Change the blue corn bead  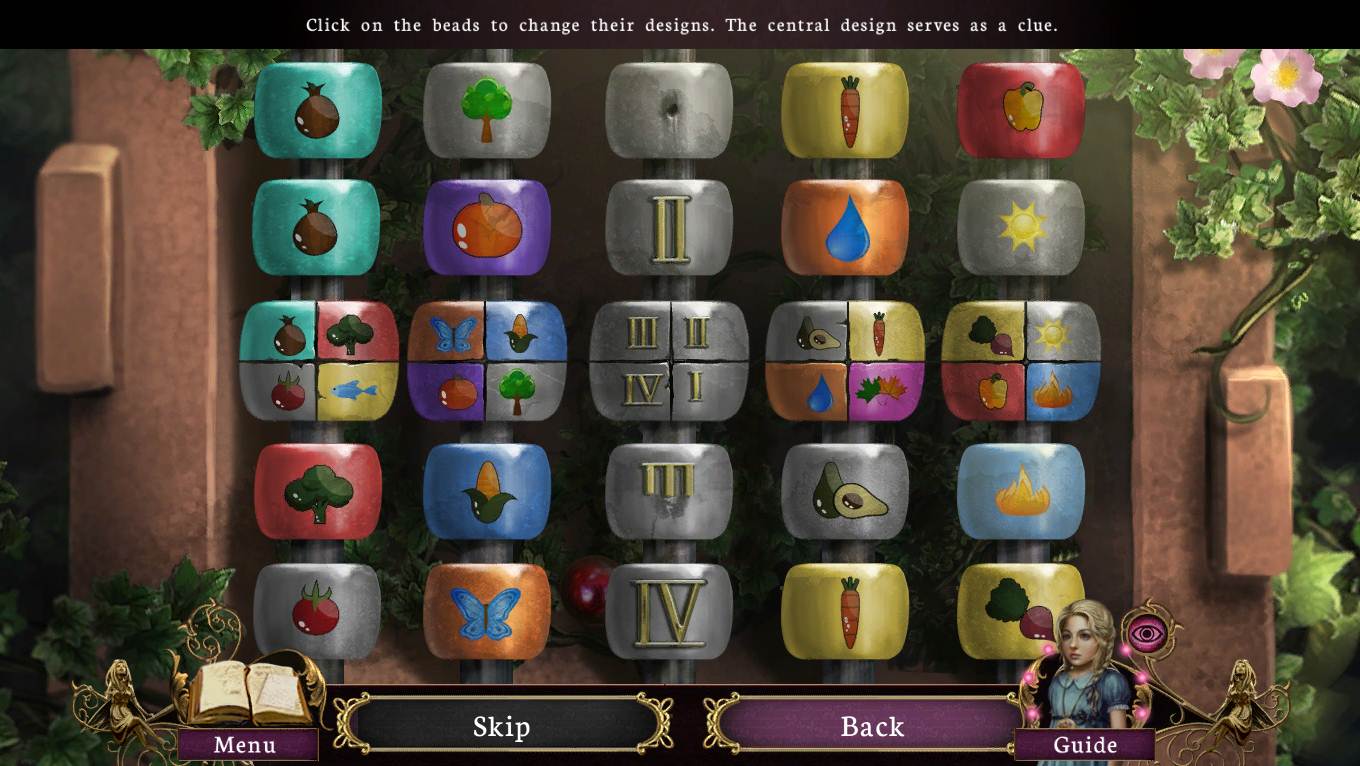point(487,492)
